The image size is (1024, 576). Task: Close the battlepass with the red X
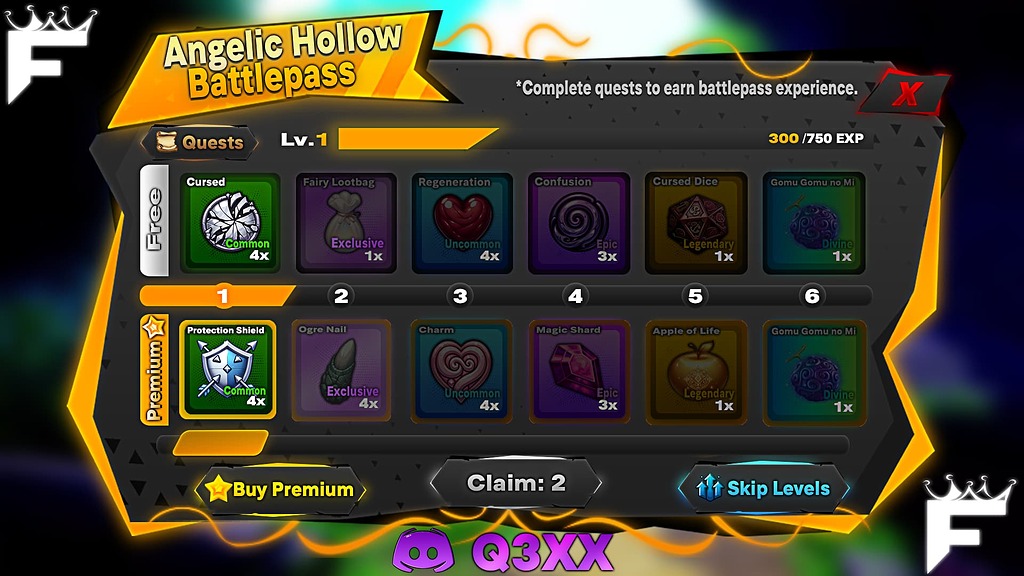click(x=907, y=94)
